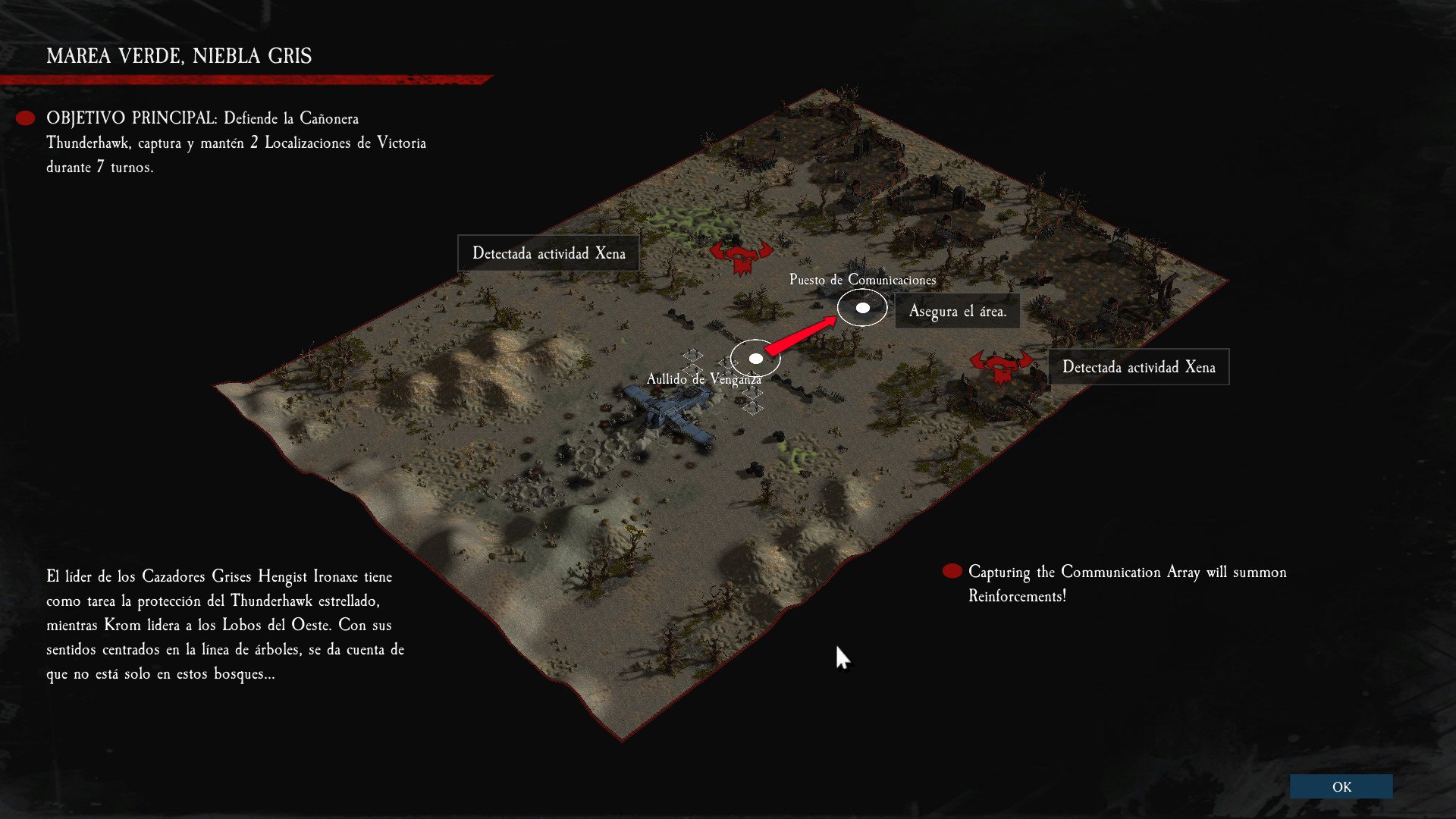Image resolution: width=1456 pixels, height=819 pixels.
Task: Click the left Detectada actividad Xena box
Action: tap(548, 253)
